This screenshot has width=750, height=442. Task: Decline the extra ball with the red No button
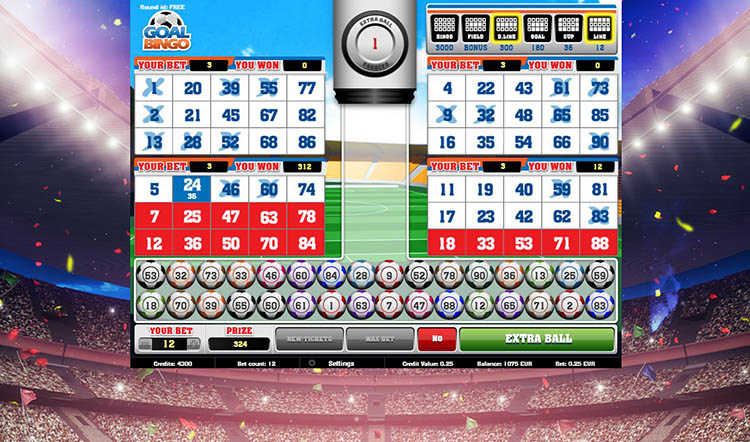pos(436,339)
